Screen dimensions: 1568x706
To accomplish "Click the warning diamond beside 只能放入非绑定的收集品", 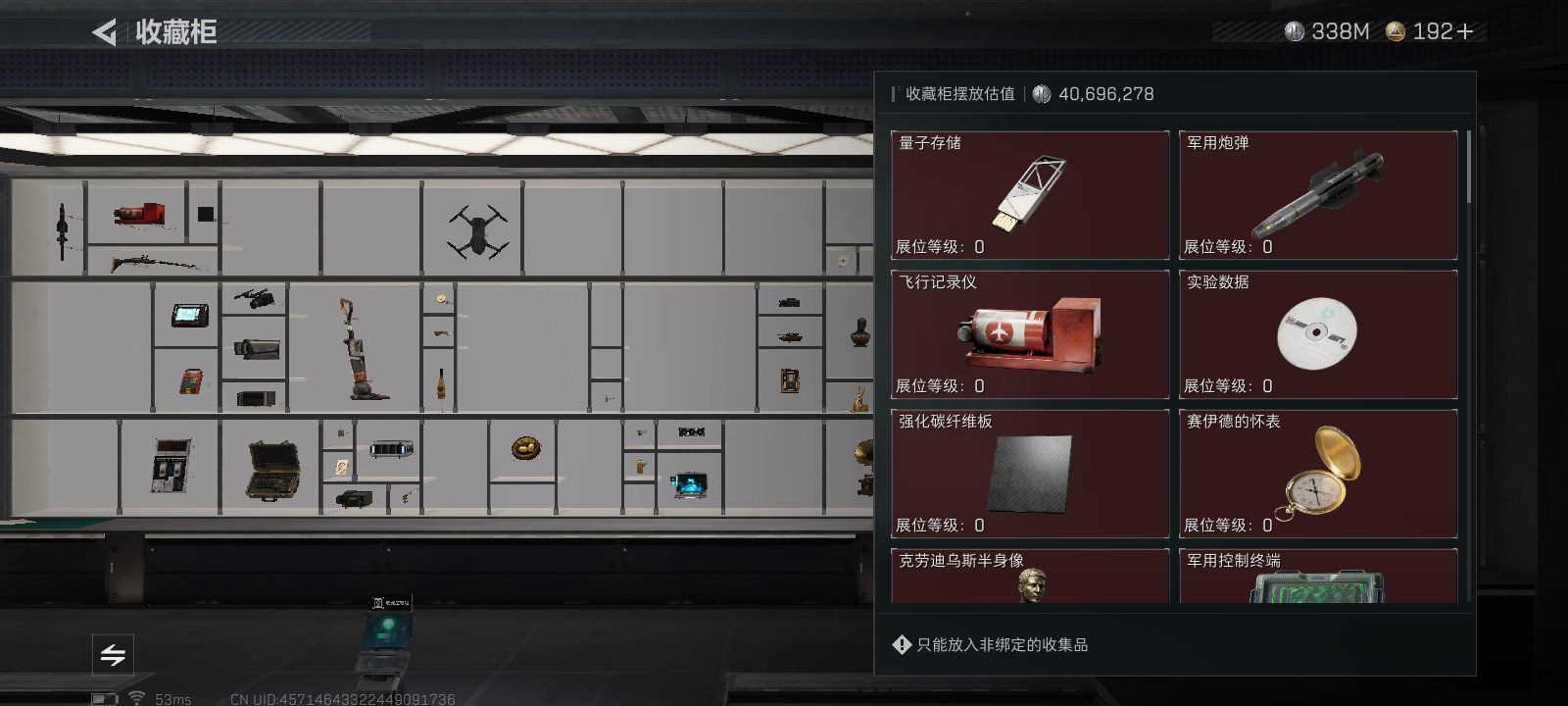I will point(901,644).
